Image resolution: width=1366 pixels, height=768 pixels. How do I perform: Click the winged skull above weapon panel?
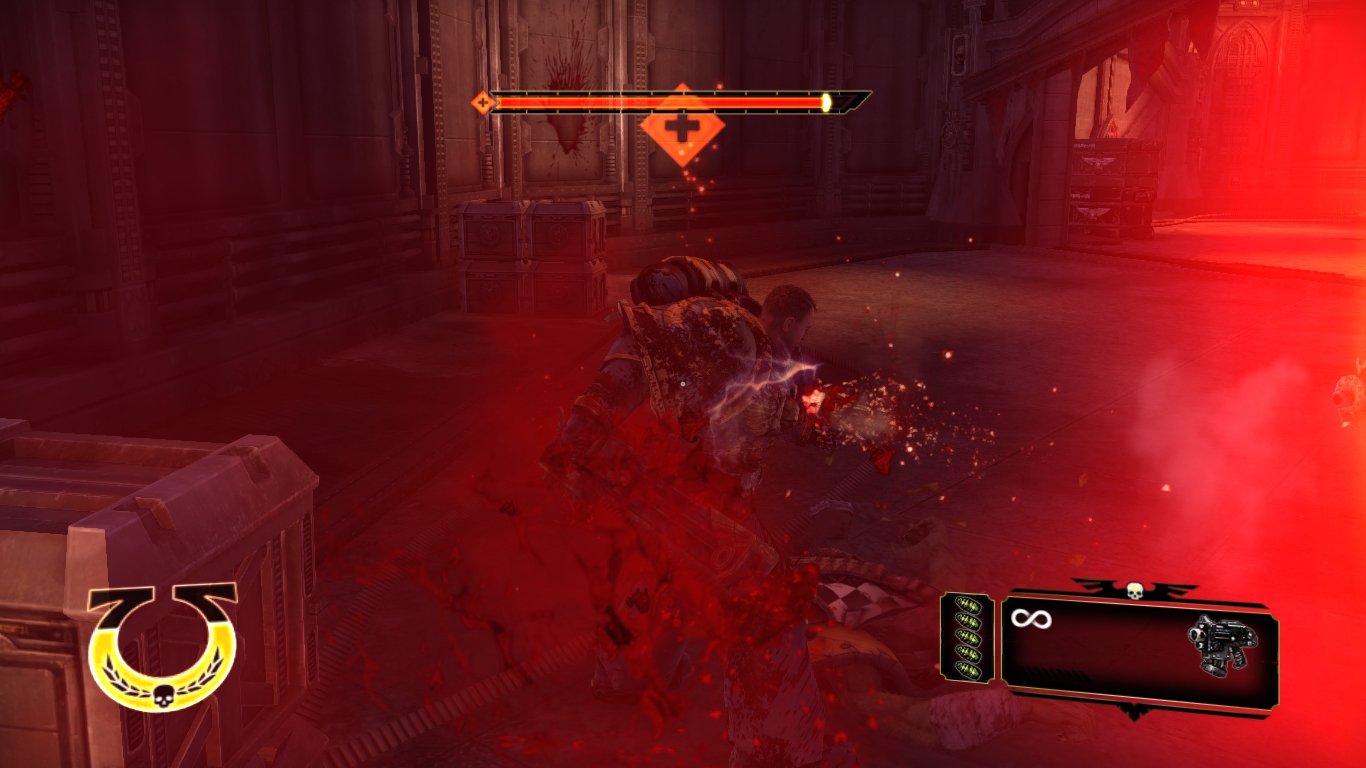(1135, 590)
